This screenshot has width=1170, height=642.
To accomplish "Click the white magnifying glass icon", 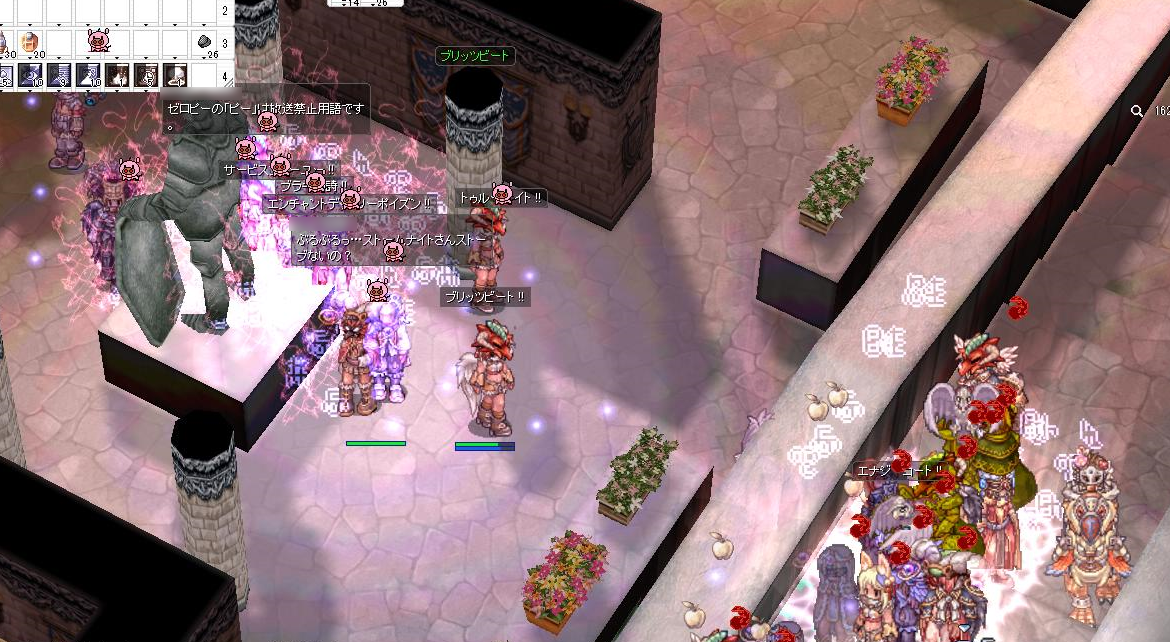I will [1137, 112].
